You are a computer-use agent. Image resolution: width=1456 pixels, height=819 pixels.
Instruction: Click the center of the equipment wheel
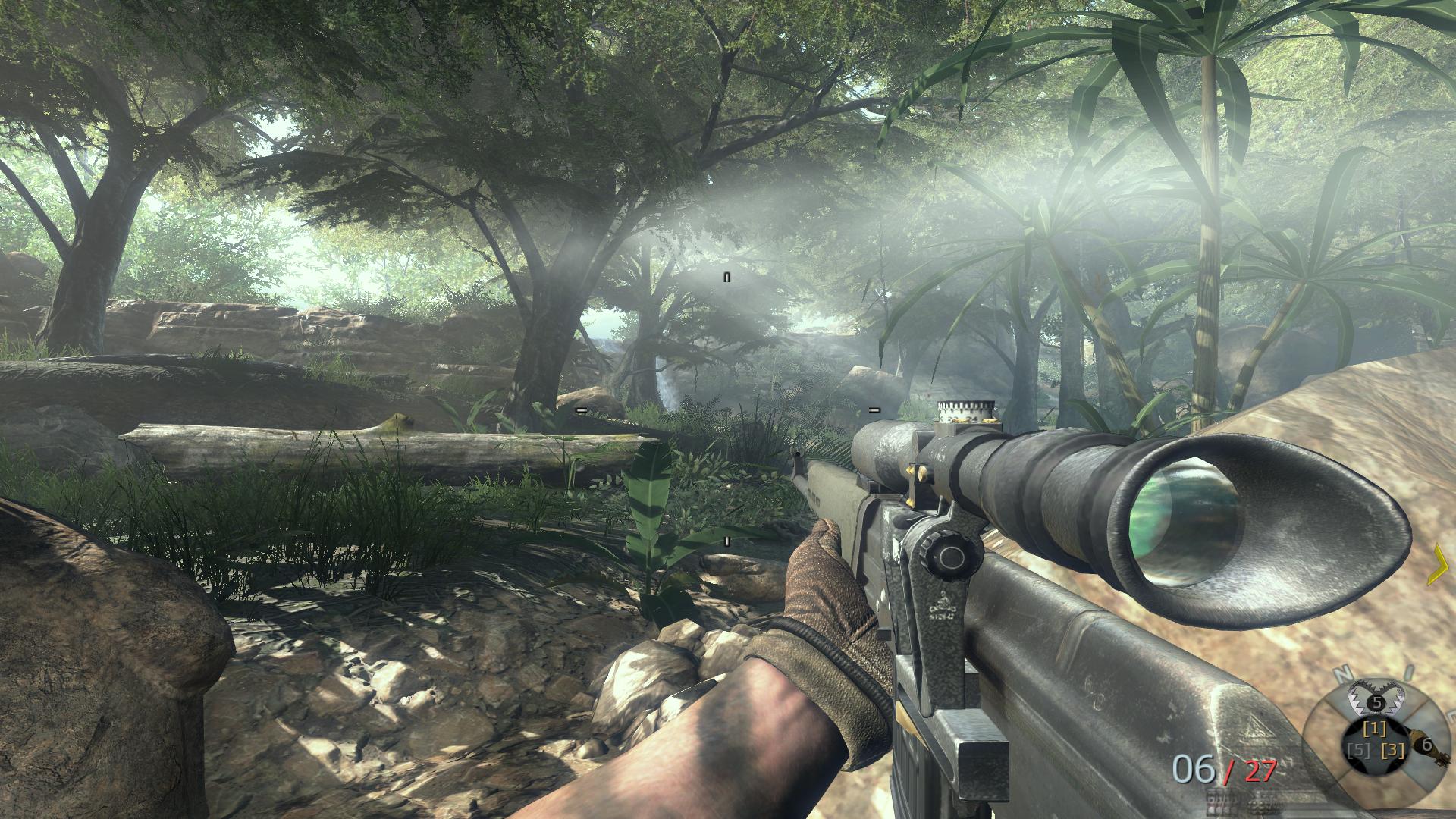(x=1376, y=743)
